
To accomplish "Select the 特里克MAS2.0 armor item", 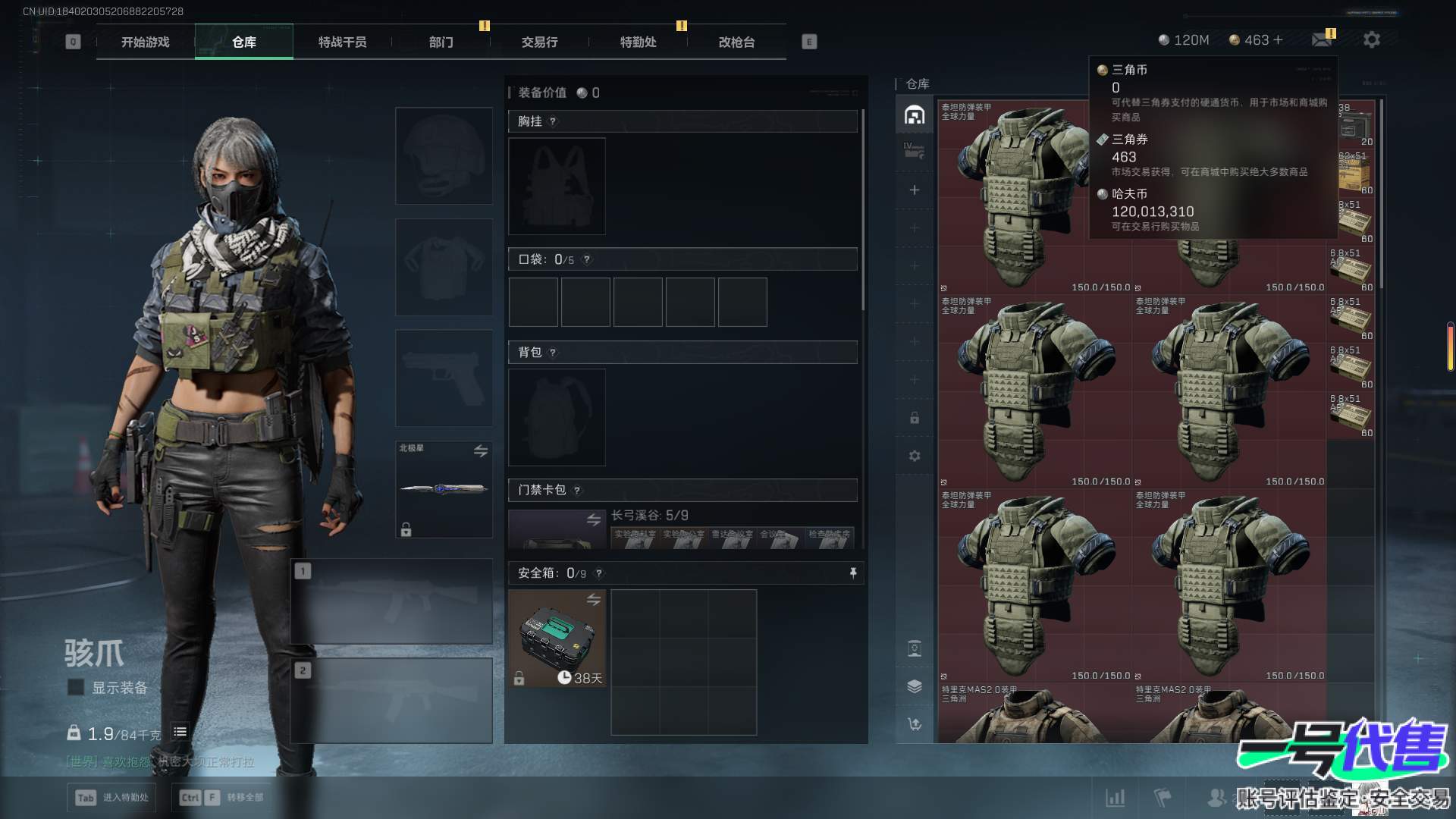I will pyautogui.click(x=1034, y=713).
